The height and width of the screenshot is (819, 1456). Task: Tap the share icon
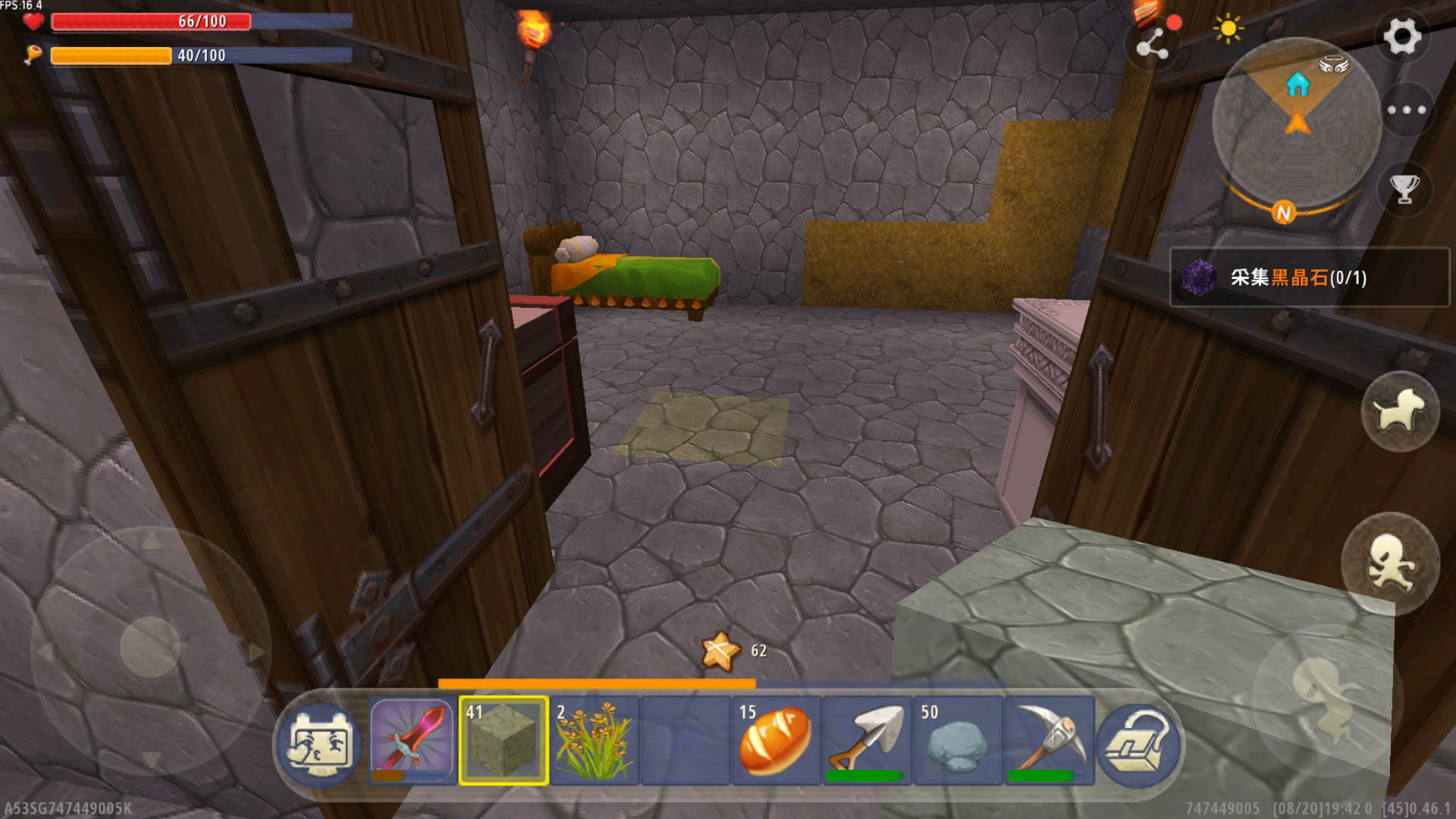tap(1152, 45)
